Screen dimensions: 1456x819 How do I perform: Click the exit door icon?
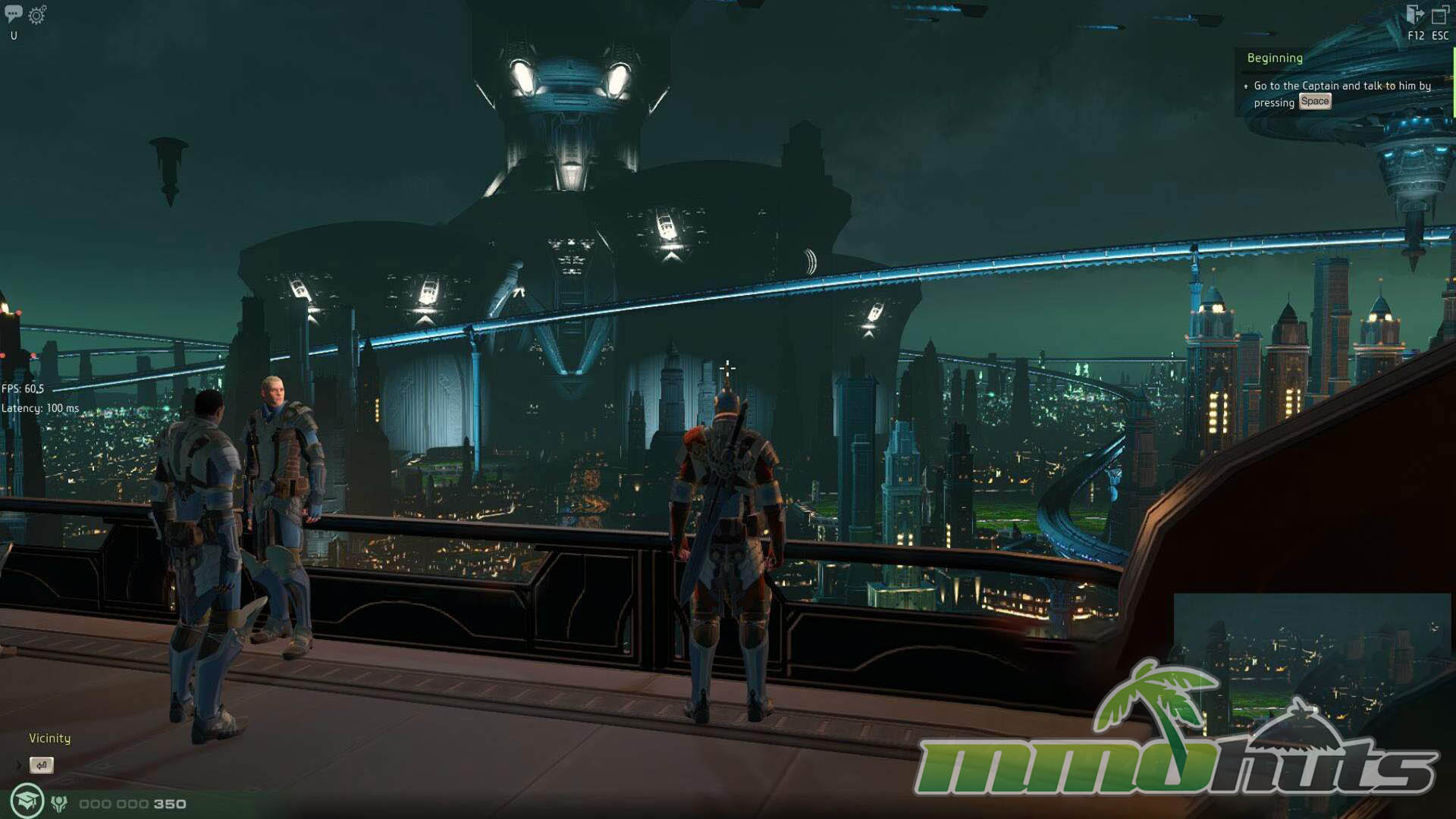1414,14
